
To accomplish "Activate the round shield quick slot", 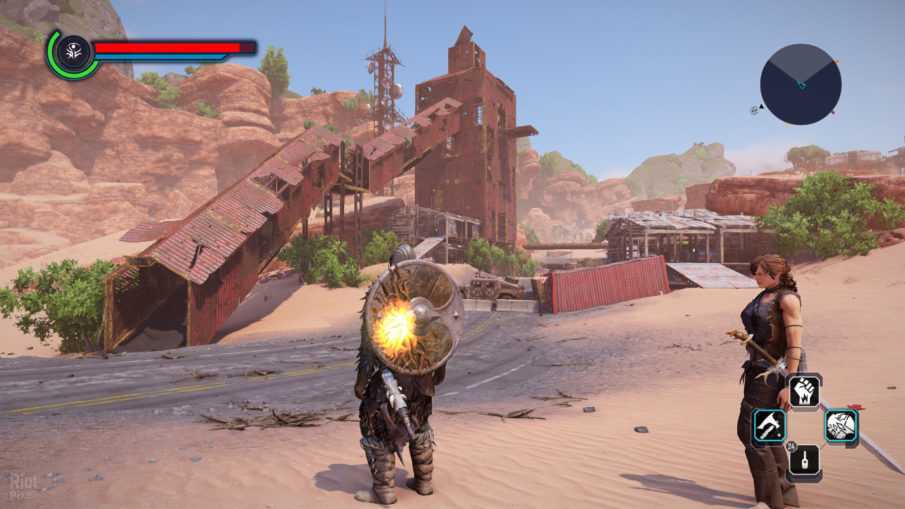I will click(x=841, y=427).
